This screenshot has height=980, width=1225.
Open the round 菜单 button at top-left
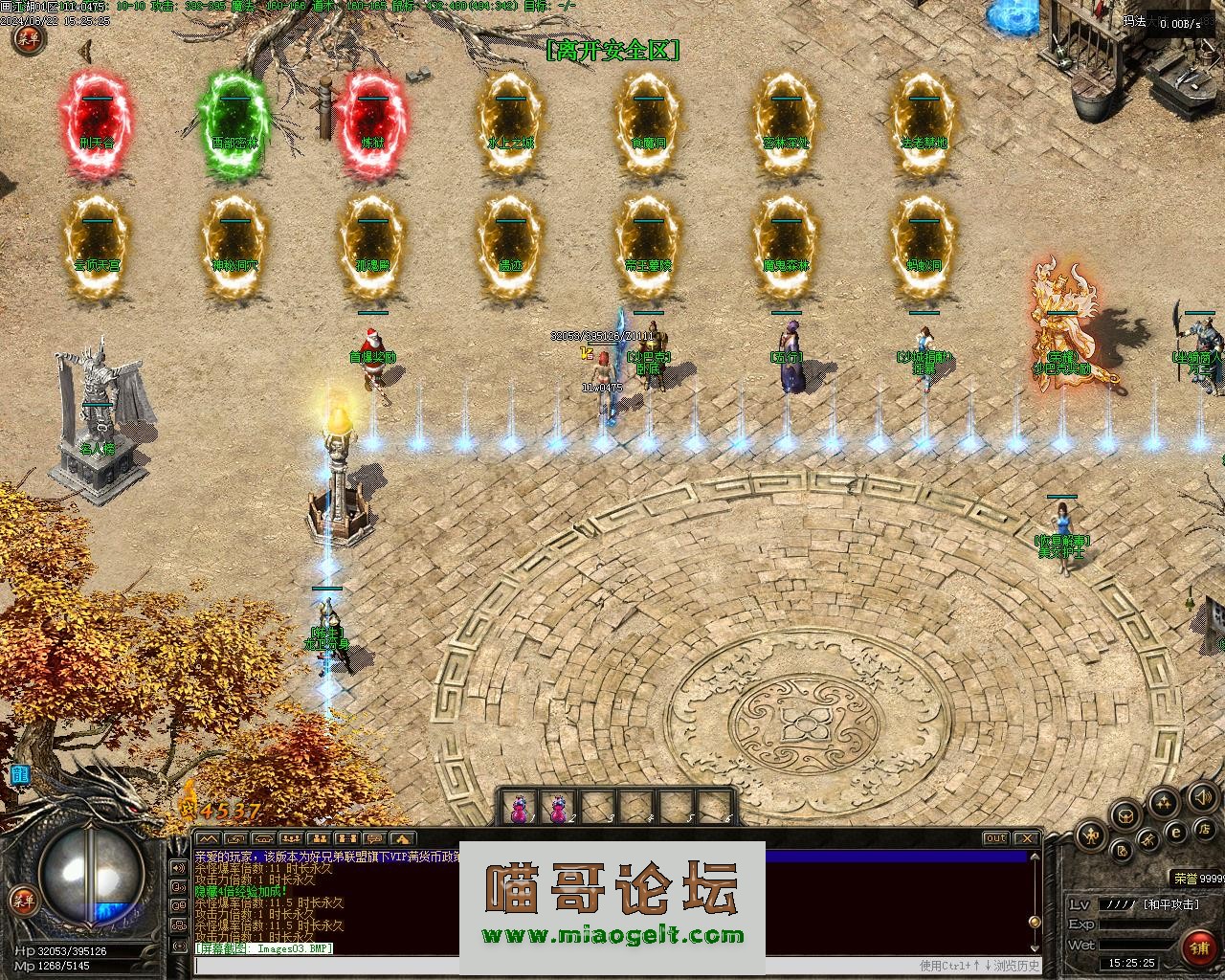click(28, 39)
